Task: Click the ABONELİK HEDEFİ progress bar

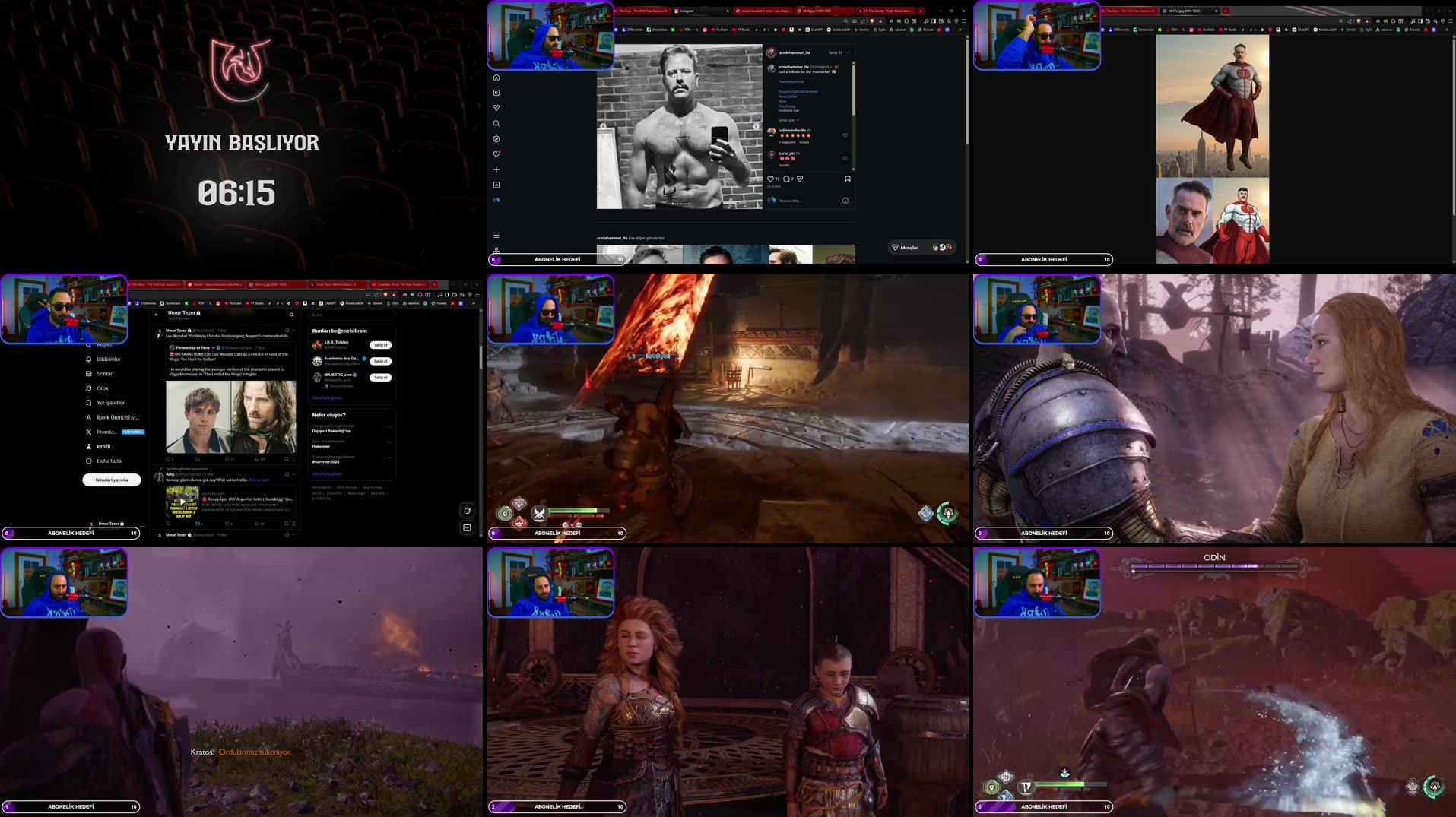Action: 559,259
